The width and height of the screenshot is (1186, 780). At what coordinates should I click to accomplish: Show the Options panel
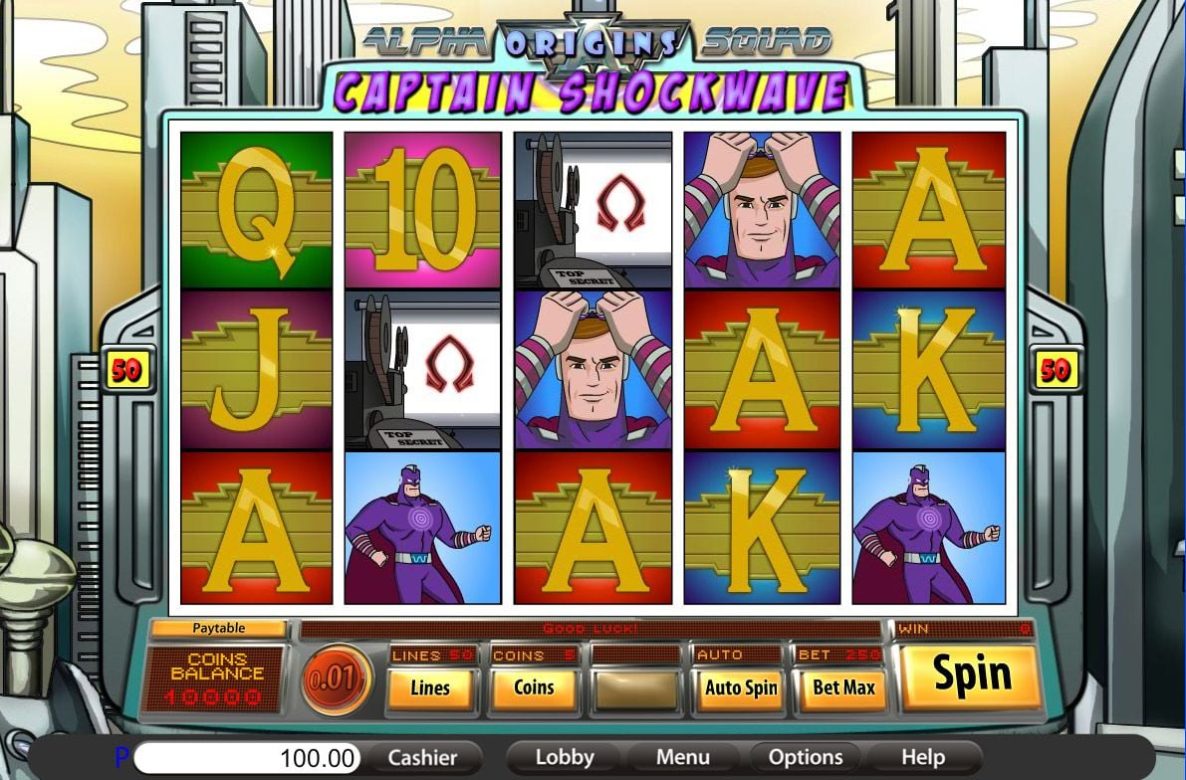(806, 758)
